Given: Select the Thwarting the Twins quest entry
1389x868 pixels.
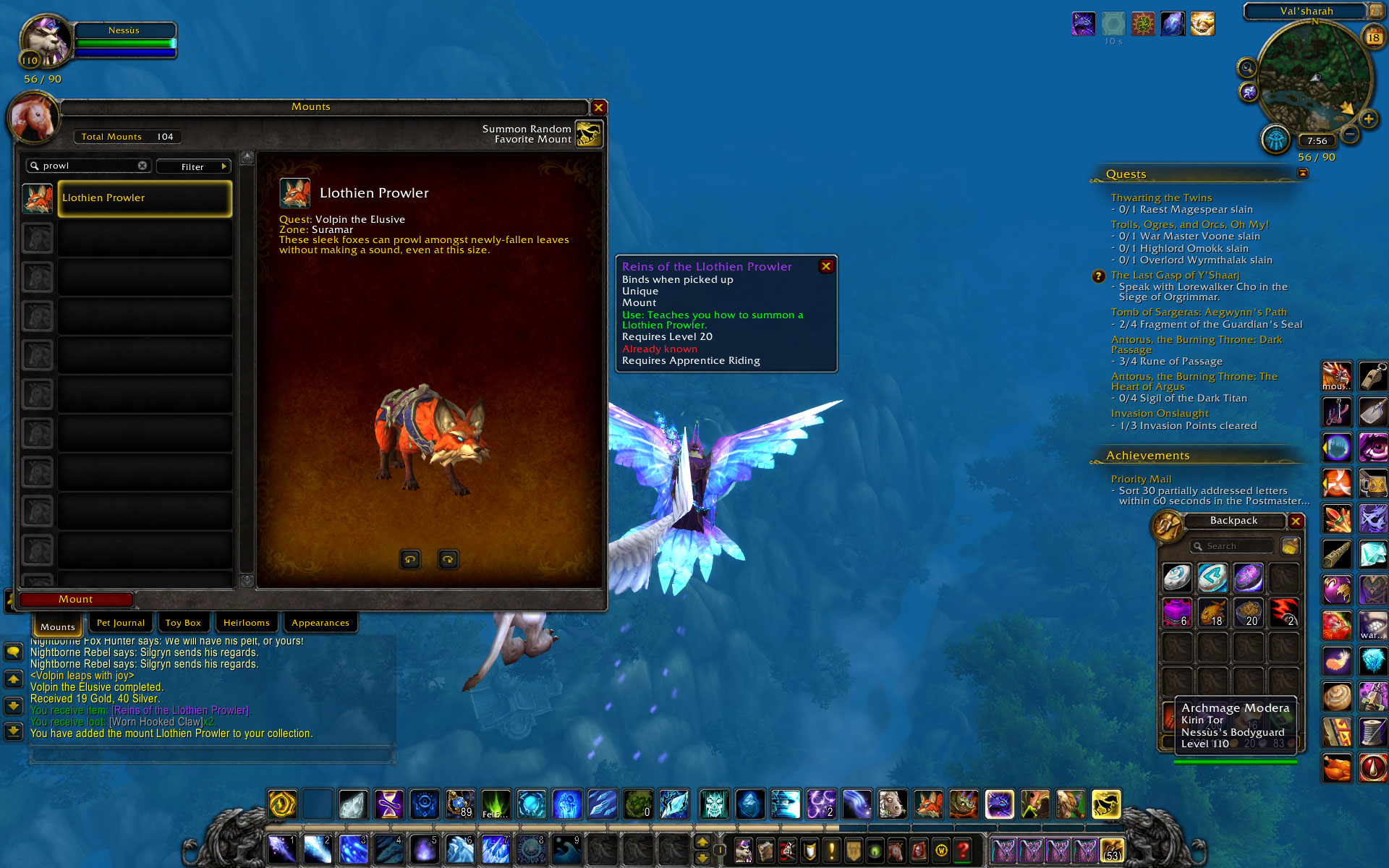Looking at the screenshot, I should tap(1161, 197).
